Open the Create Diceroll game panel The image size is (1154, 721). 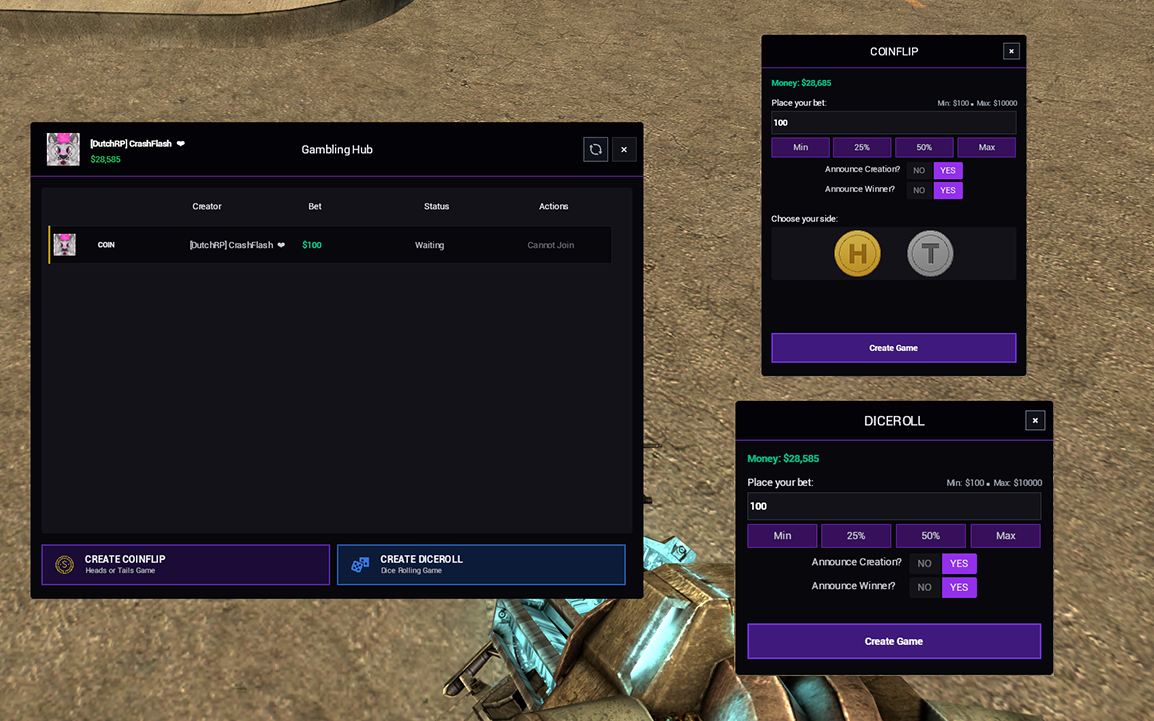[481, 564]
